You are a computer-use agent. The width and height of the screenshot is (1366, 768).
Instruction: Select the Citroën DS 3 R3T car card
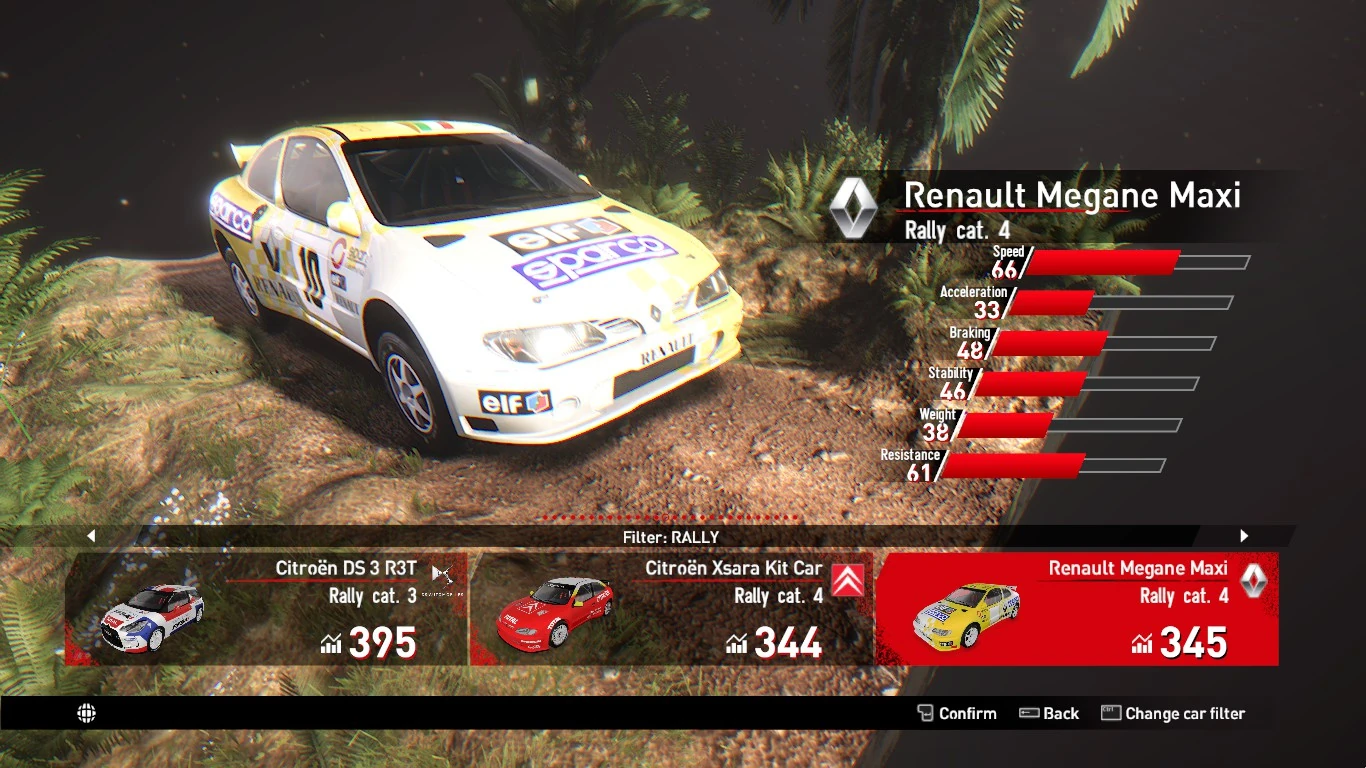266,609
